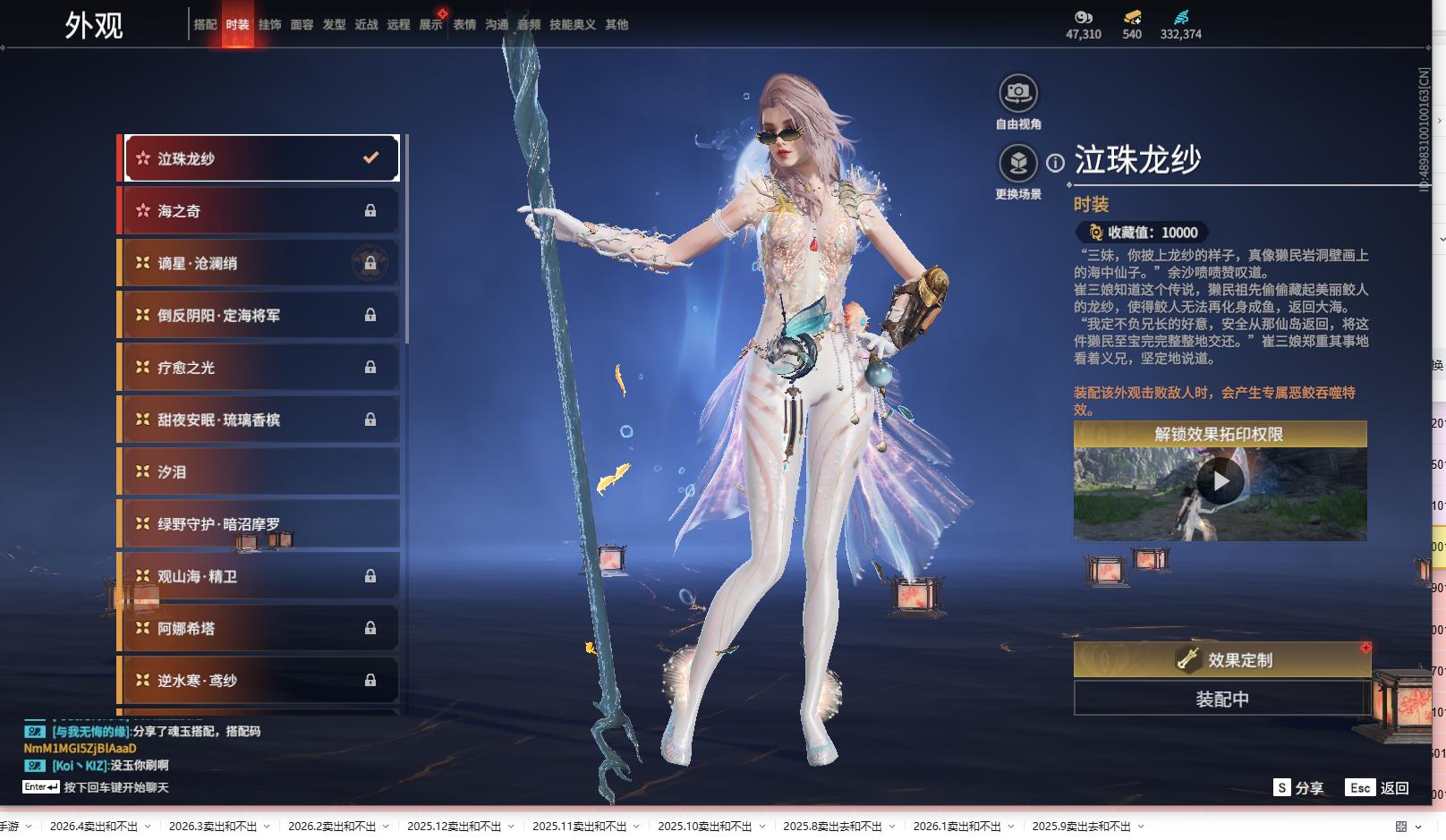Open the 挂饰 accessories tab
The width and height of the screenshot is (1446, 840).
[x=269, y=25]
